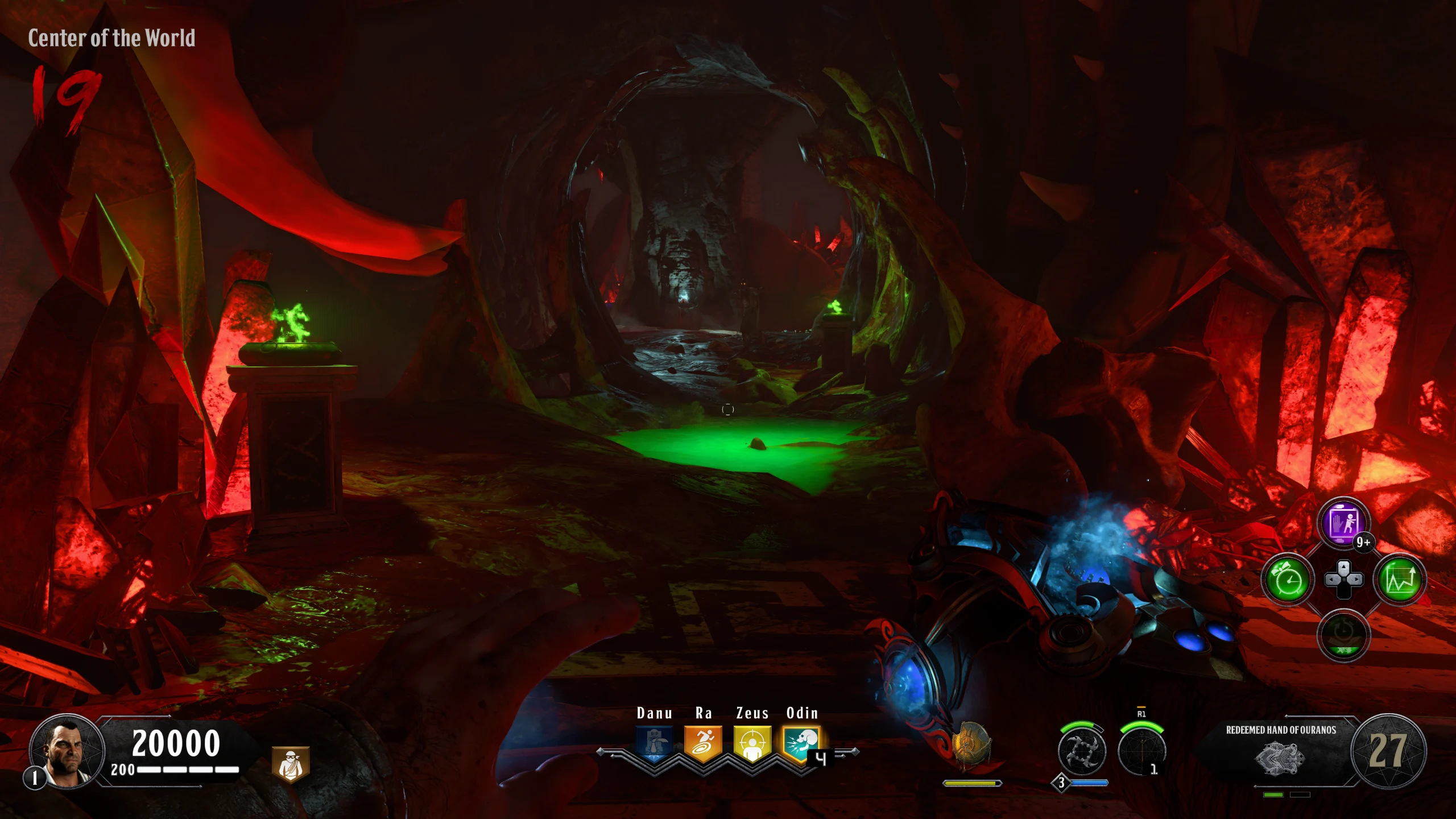Activate the purple zombie-hand elixir
Viewport: 1456px width, 819px height.
pyautogui.click(x=1343, y=523)
